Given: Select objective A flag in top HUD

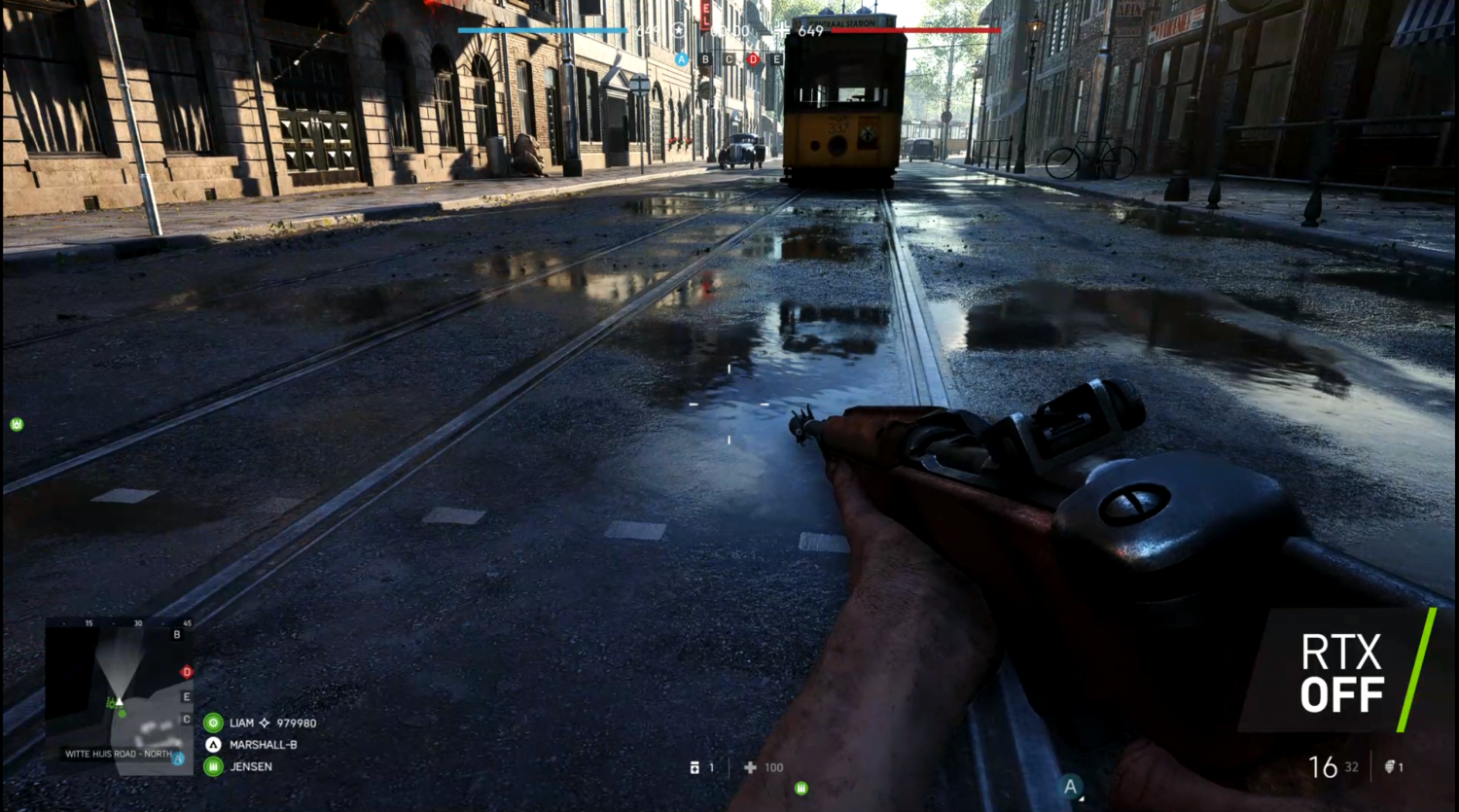Looking at the screenshot, I should pyautogui.click(x=681, y=59).
